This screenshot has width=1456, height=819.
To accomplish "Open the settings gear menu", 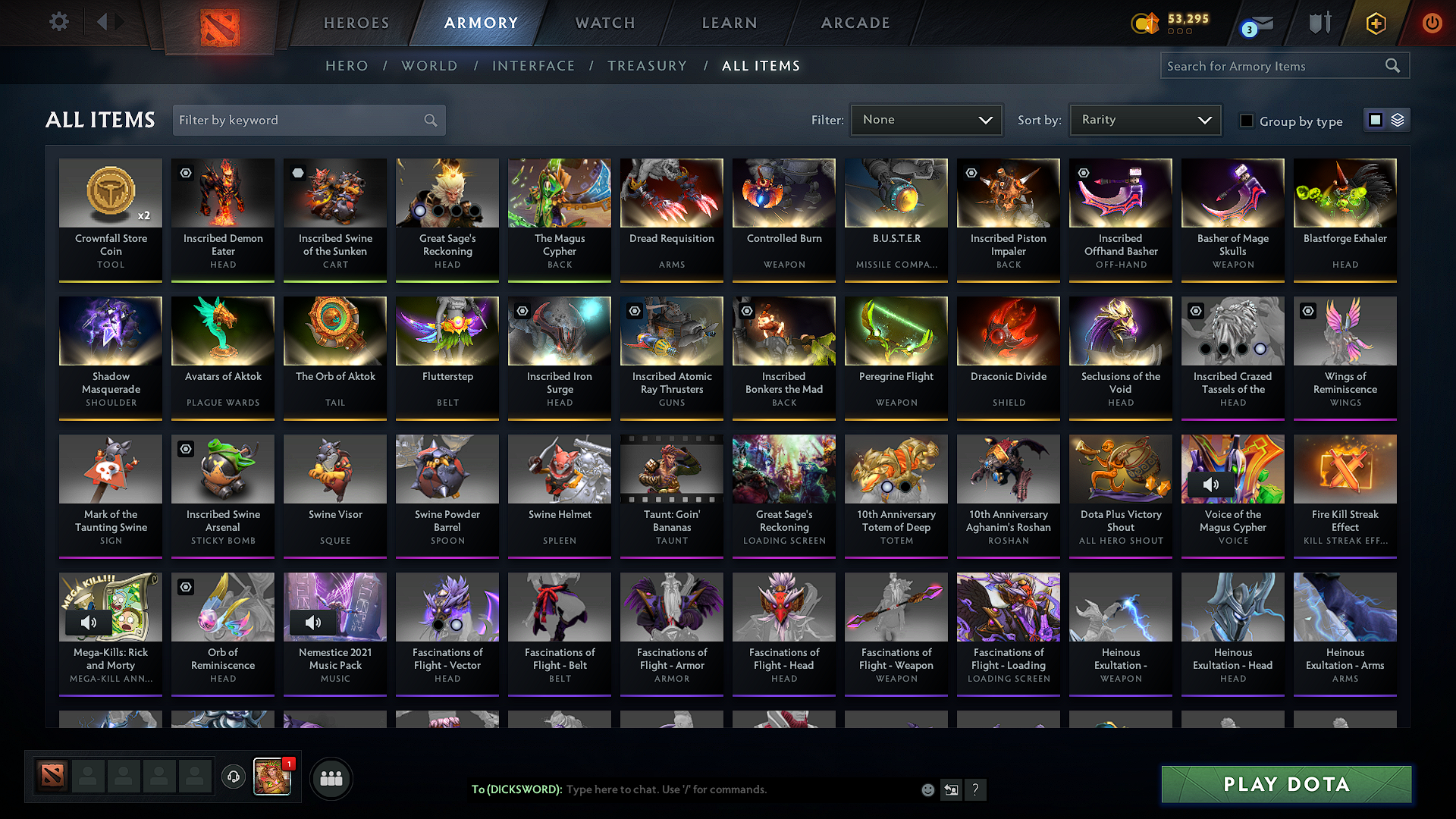I will tap(58, 22).
